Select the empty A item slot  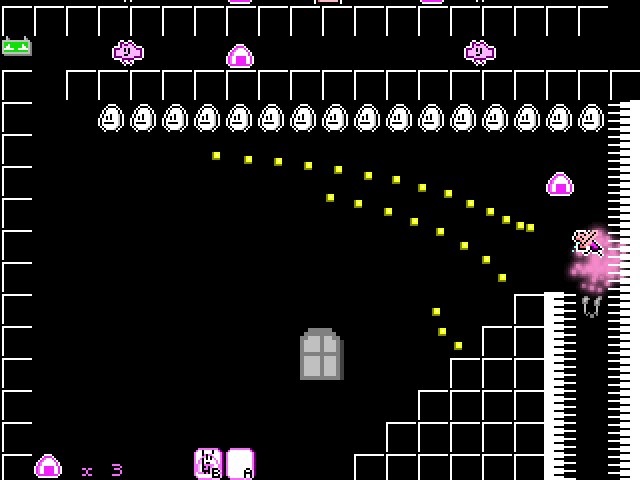240,464
